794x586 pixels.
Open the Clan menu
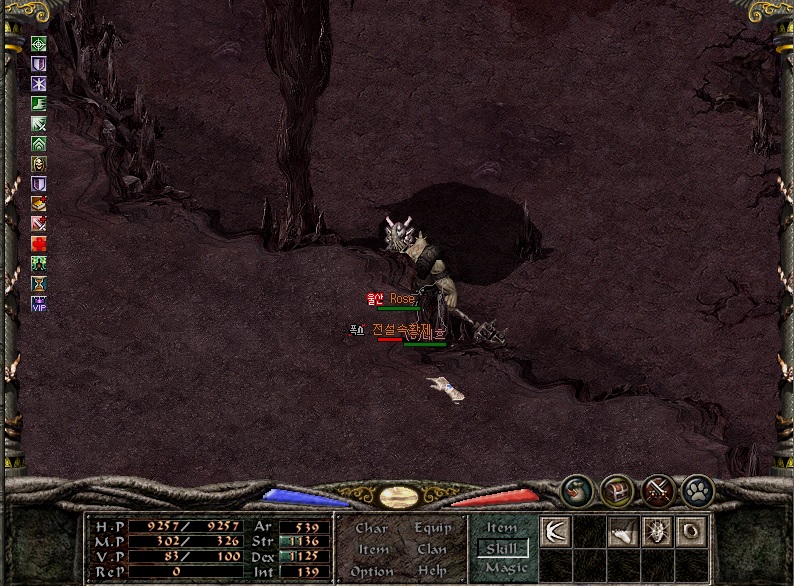coord(432,549)
